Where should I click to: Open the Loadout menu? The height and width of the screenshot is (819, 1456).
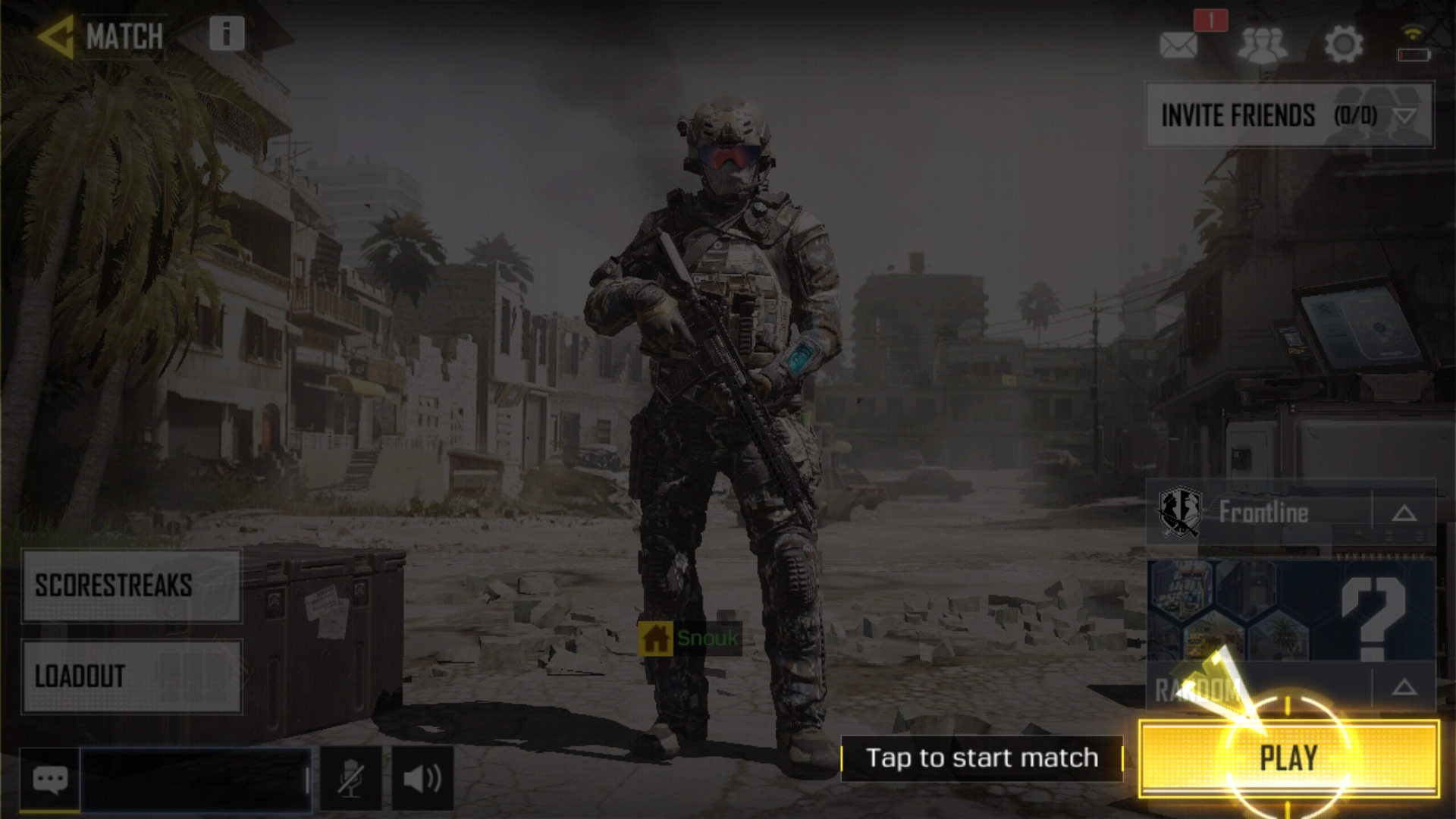[x=132, y=676]
